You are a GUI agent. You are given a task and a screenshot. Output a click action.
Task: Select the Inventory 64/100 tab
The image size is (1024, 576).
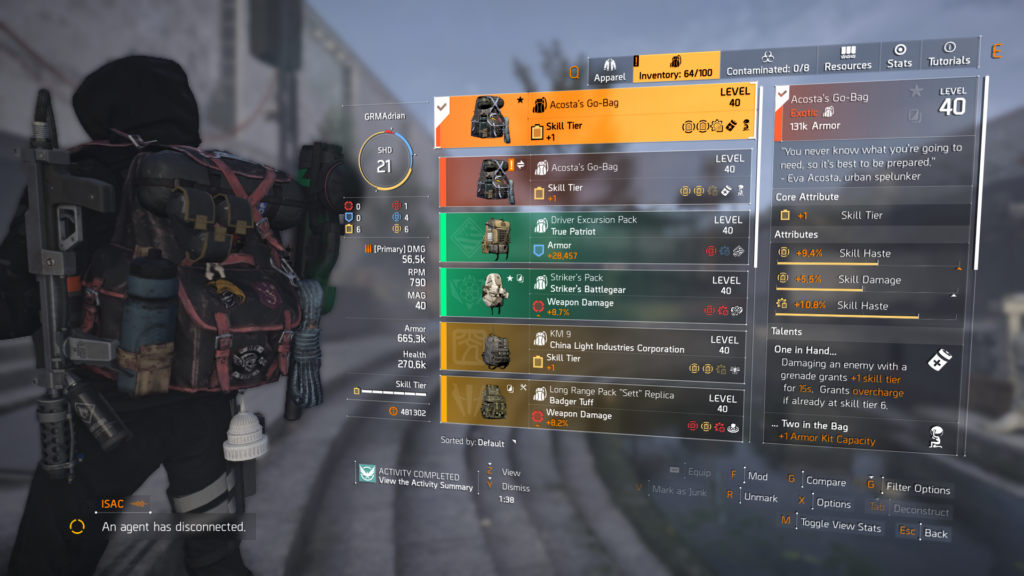click(x=676, y=67)
